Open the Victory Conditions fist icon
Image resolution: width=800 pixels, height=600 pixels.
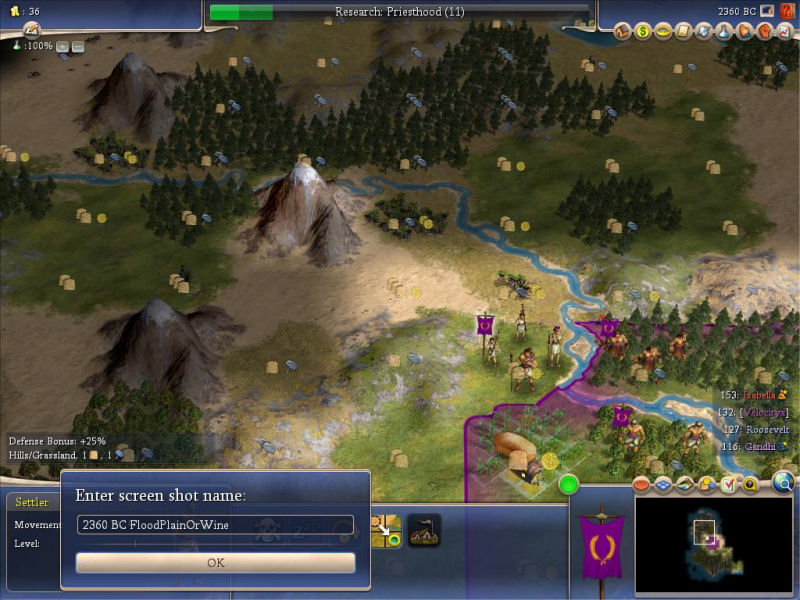point(765,32)
